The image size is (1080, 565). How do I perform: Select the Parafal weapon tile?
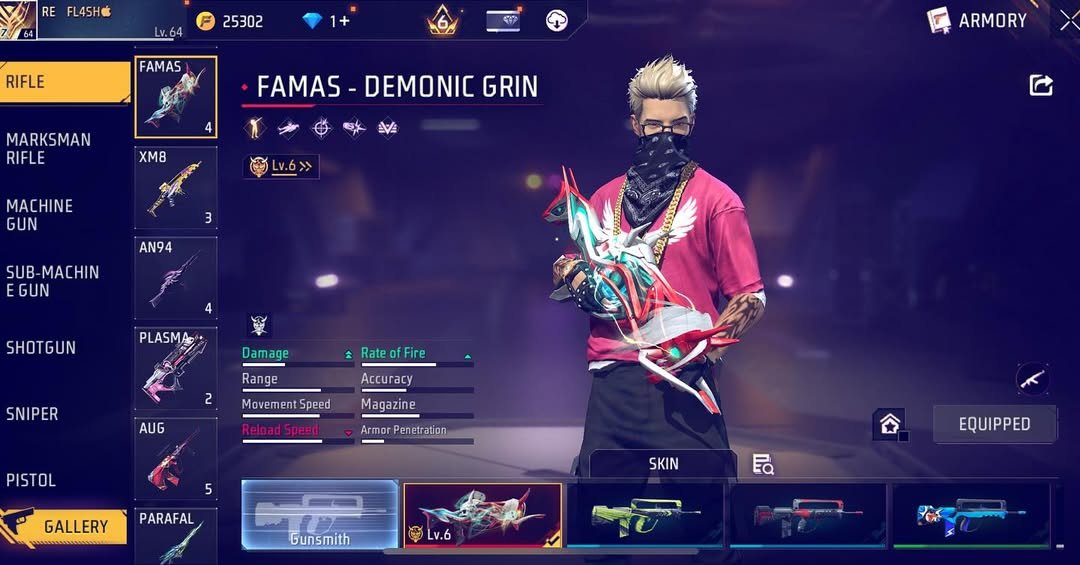pyautogui.click(x=176, y=537)
